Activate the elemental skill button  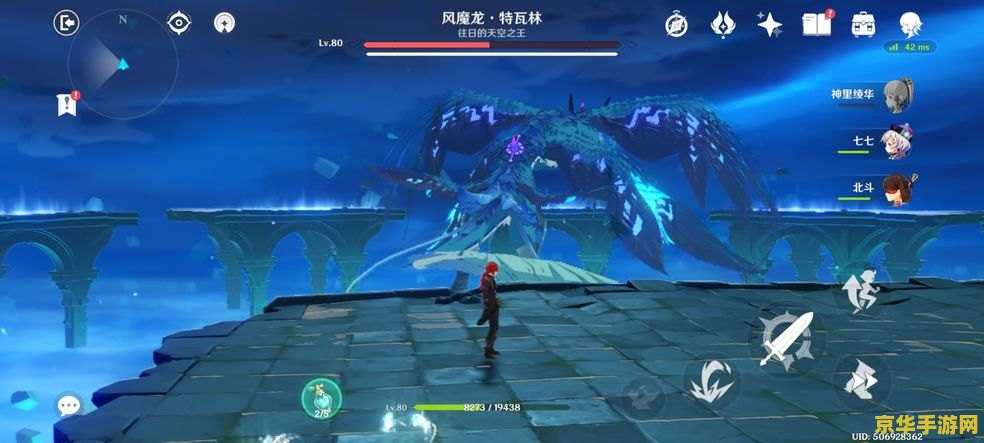pyautogui.click(x=712, y=384)
